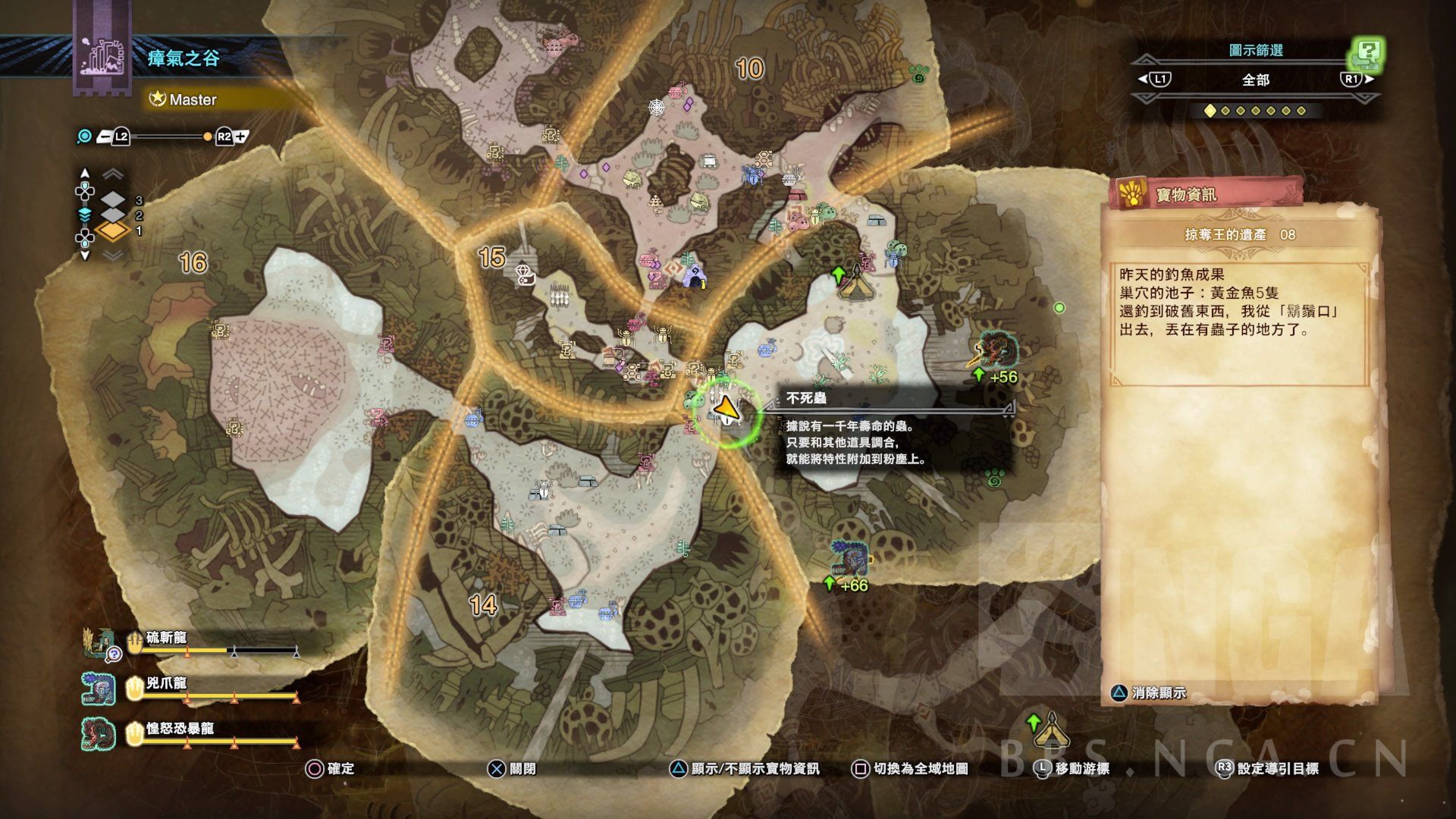Click the 全部 icon filter label
The image size is (1456, 819).
[x=1255, y=80]
